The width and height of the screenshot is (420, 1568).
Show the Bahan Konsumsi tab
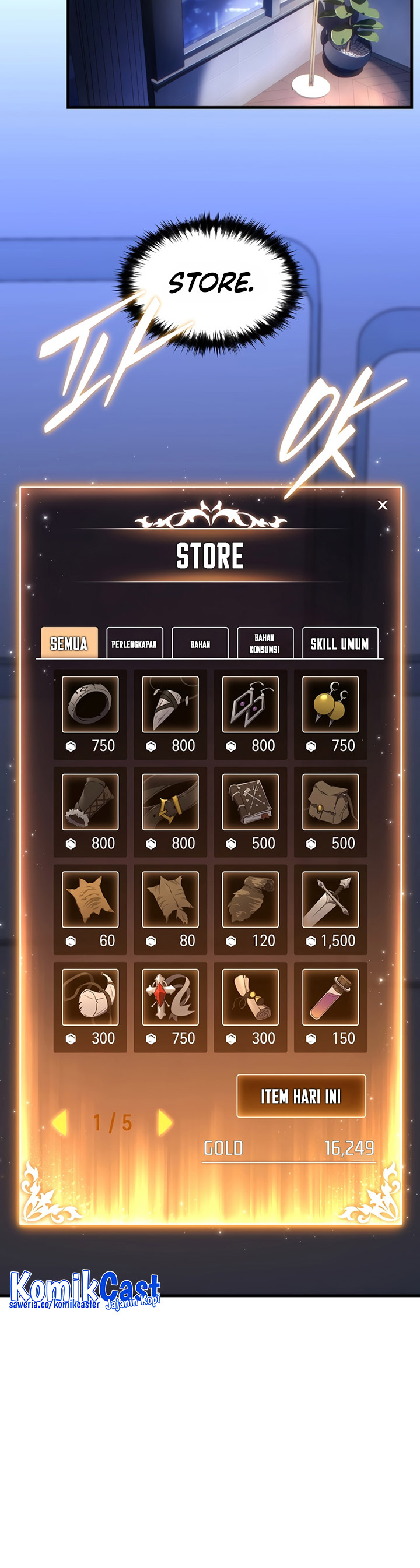pyautogui.click(x=265, y=643)
